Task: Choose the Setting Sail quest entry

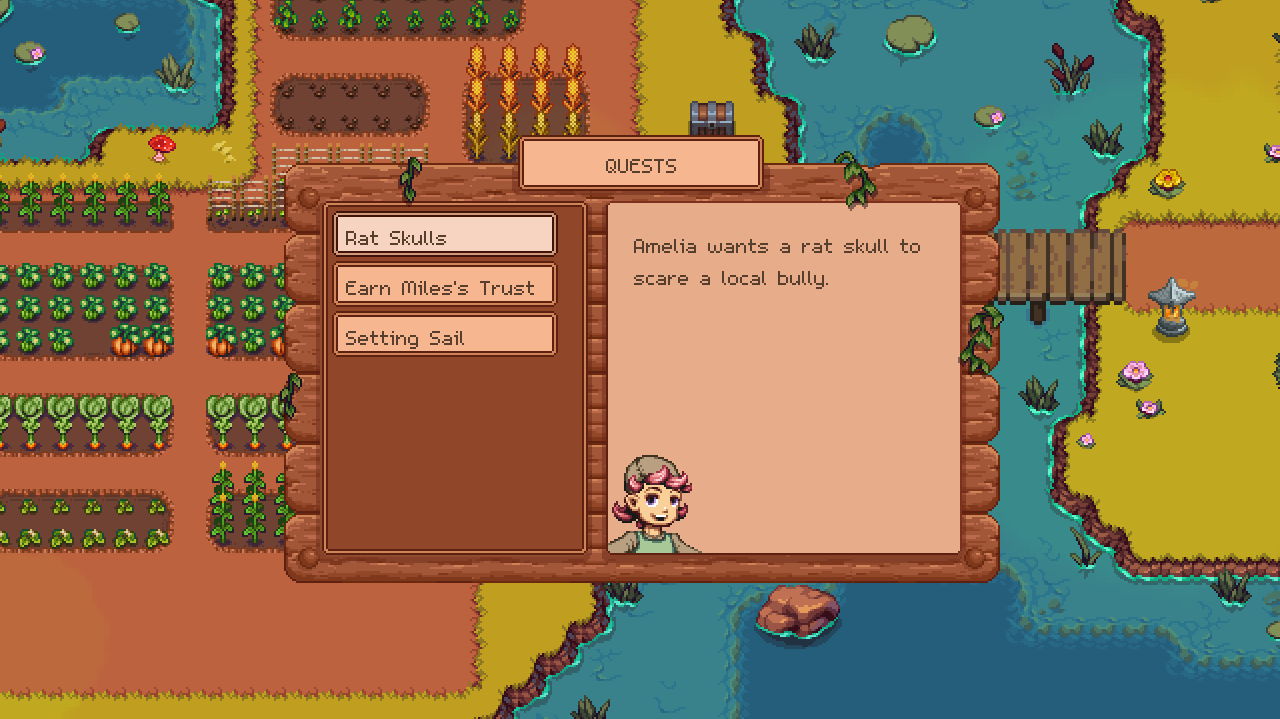Action: (444, 336)
